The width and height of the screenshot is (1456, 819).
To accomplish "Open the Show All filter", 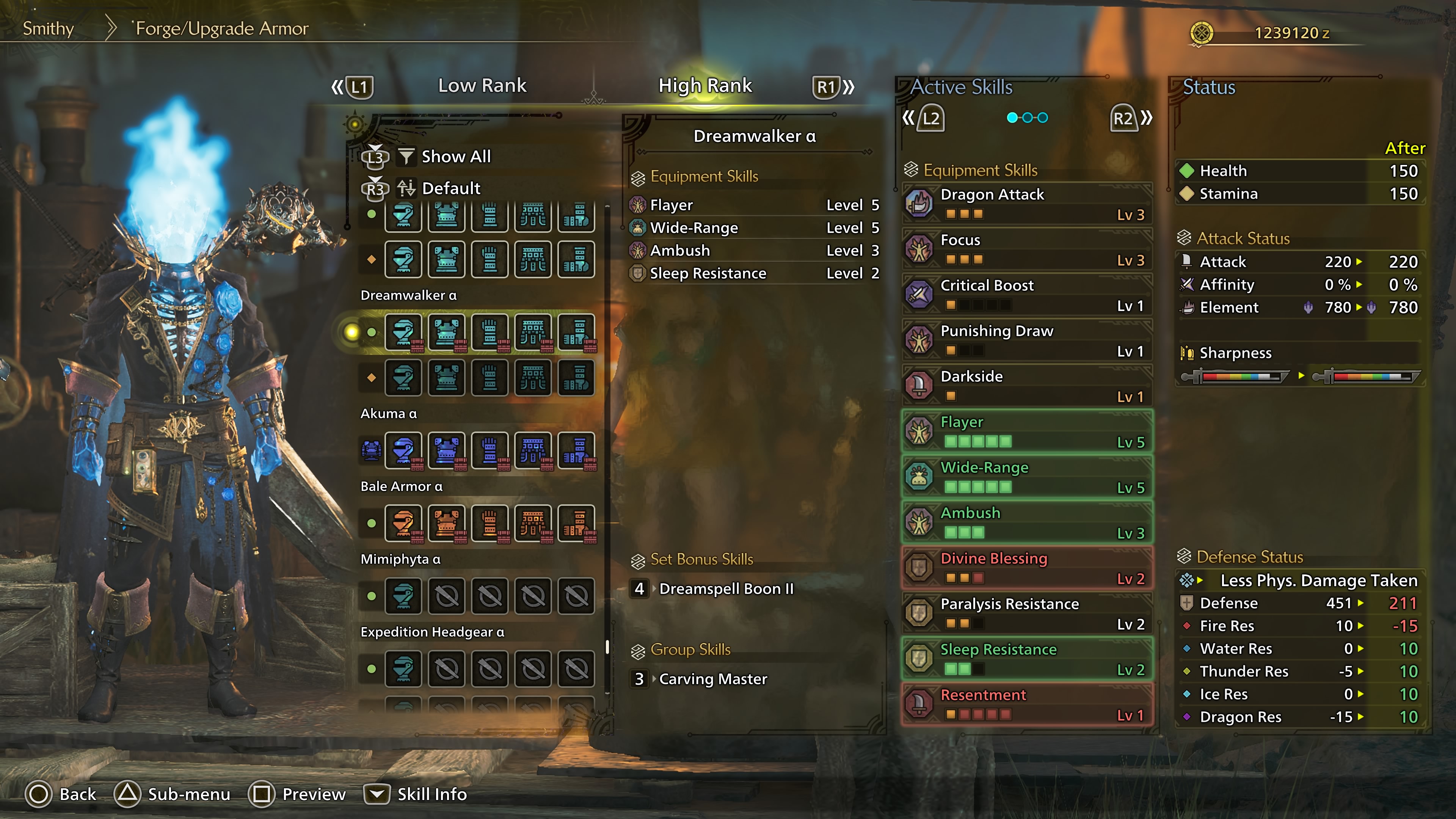I will pos(455,157).
